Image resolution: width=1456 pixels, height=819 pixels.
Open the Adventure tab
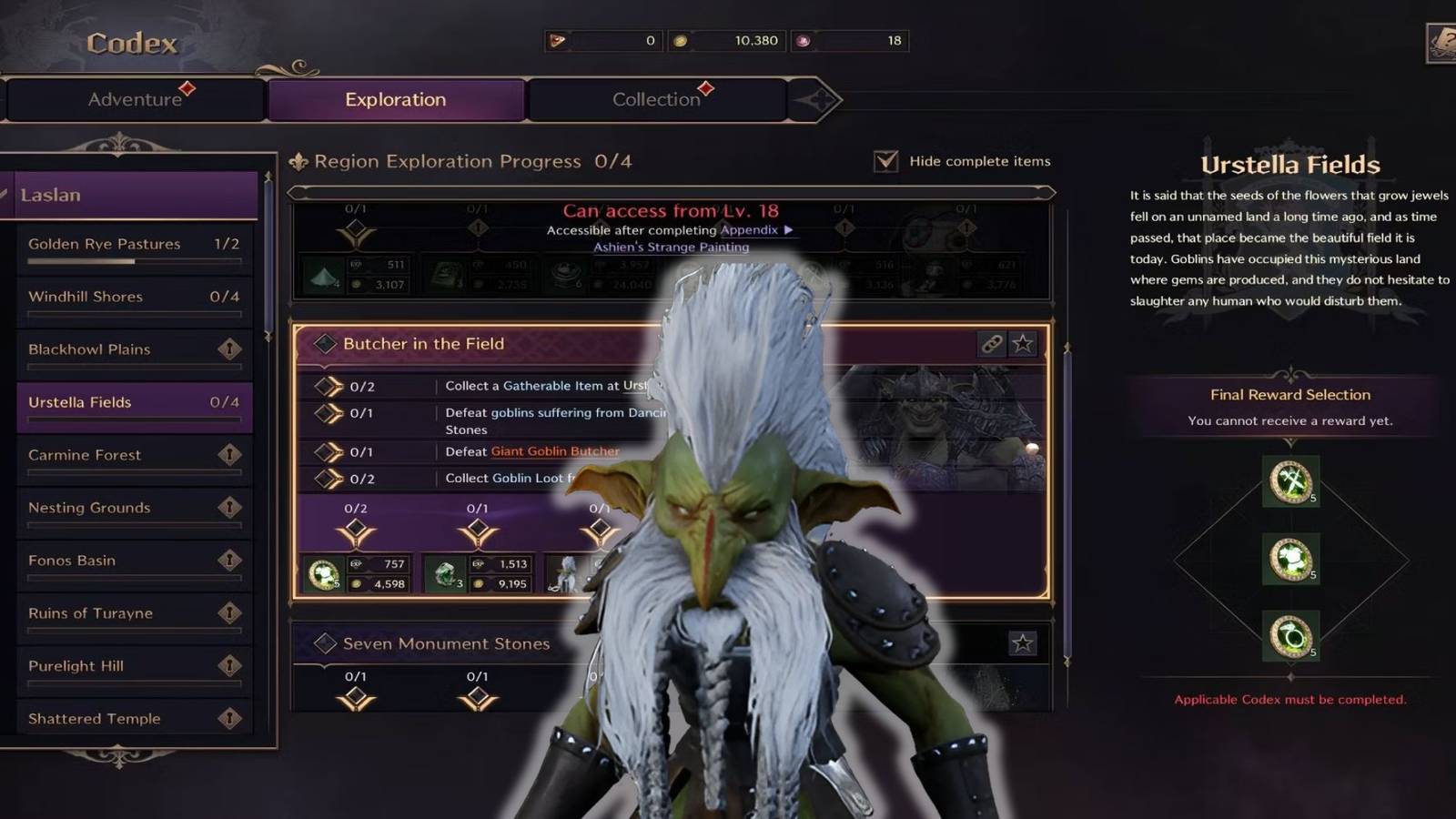coord(135,100)
